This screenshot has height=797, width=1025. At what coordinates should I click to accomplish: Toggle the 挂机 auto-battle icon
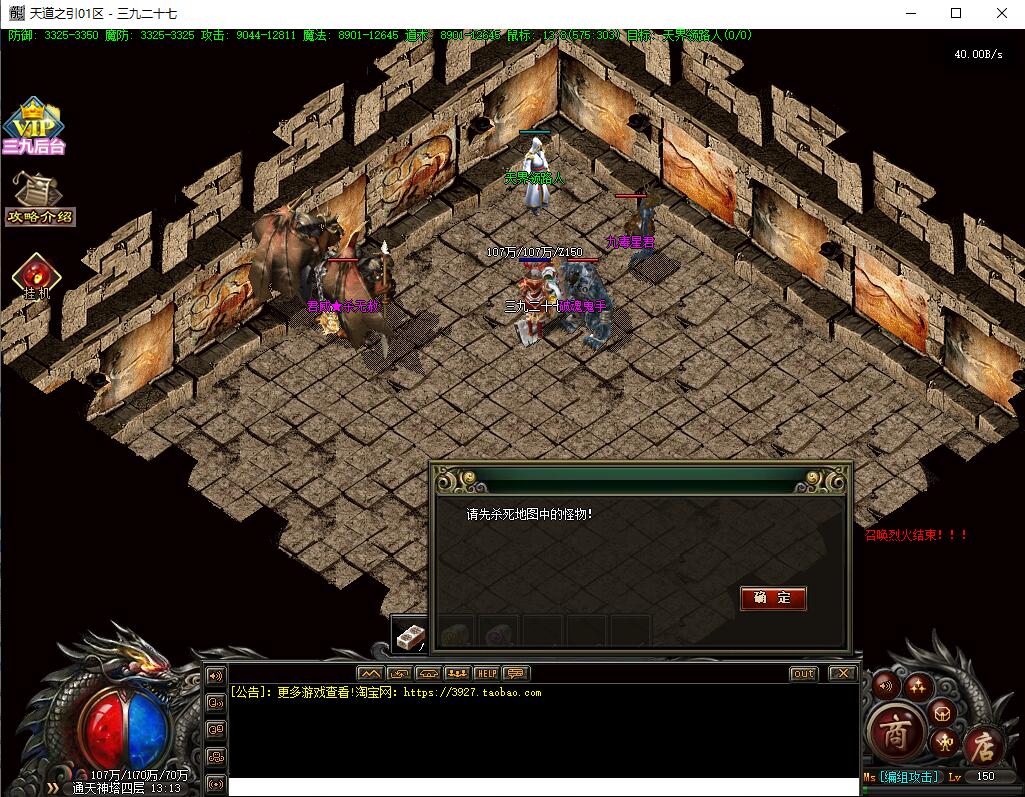click(37, 275)
